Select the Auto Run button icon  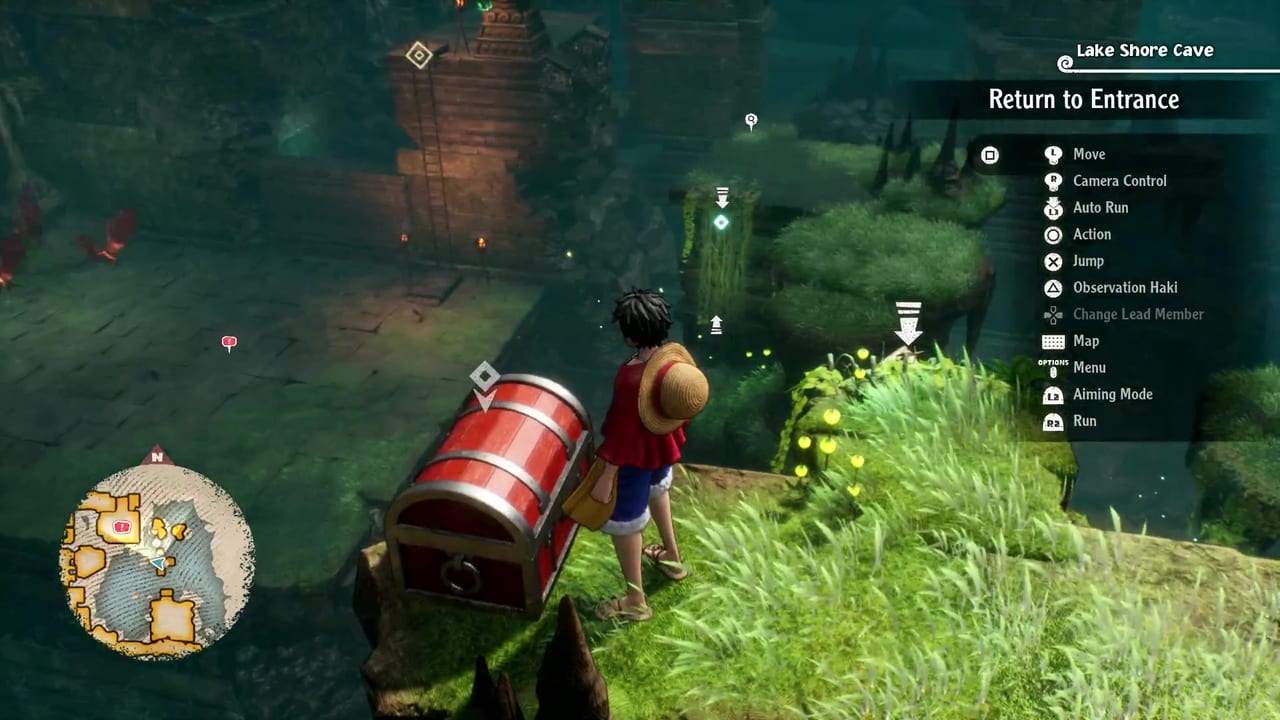[1053, 207]
